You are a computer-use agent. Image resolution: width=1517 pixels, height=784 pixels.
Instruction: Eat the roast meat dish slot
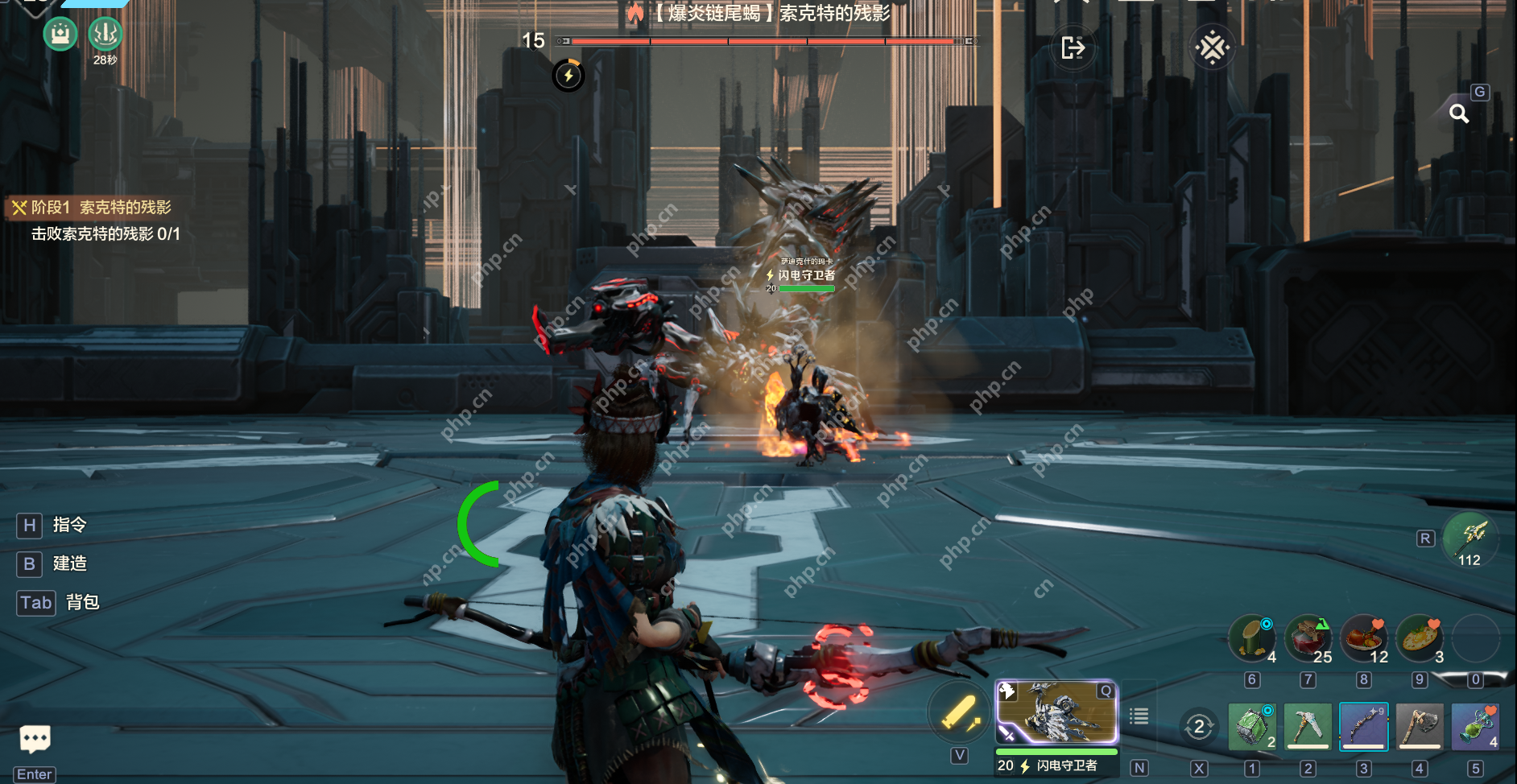(1364, 639)
